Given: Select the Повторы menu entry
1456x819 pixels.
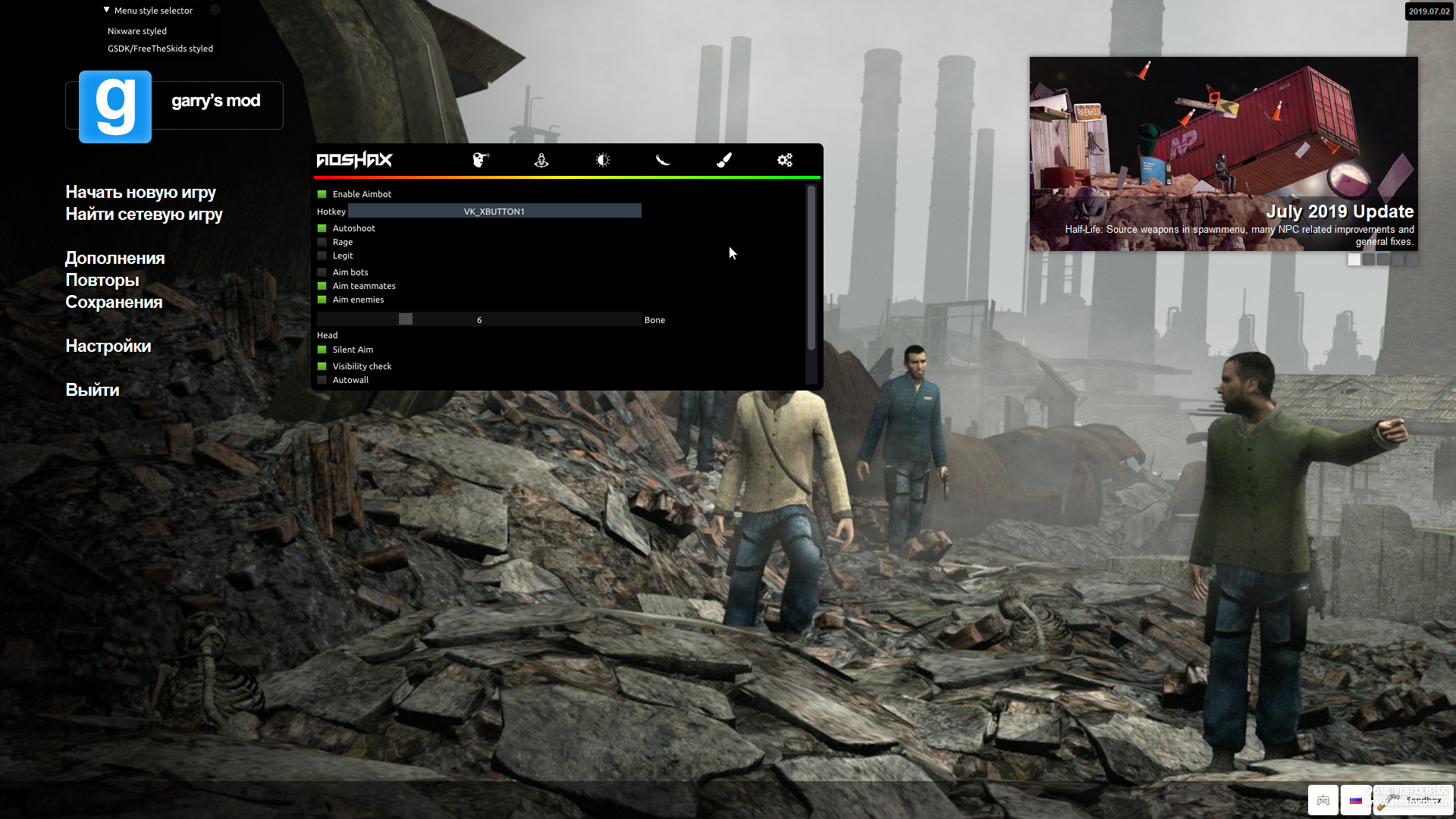Looking at the screenshot, I should point(102,280).
